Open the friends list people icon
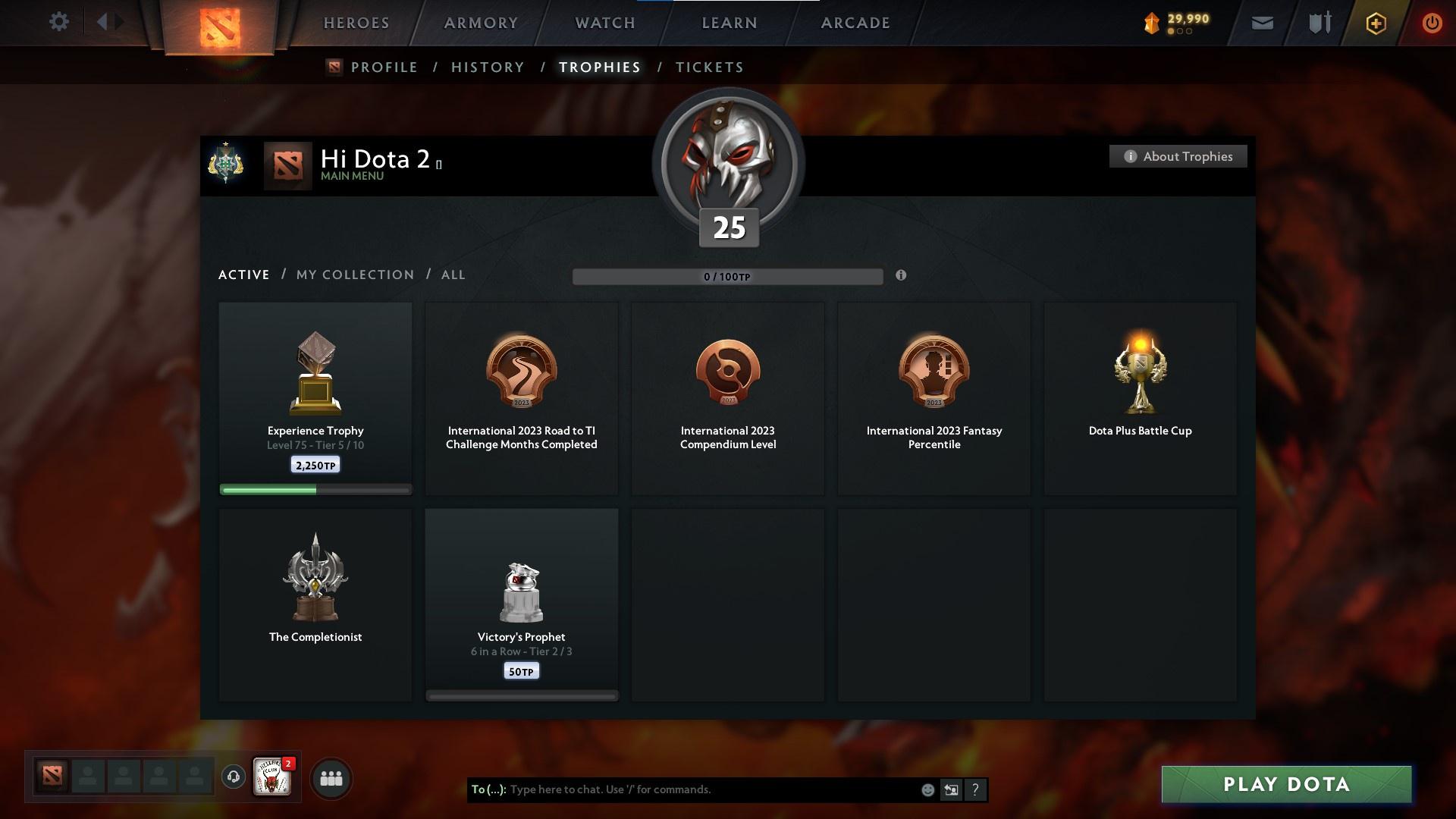Screen dimensions: 1456x819 330,777
